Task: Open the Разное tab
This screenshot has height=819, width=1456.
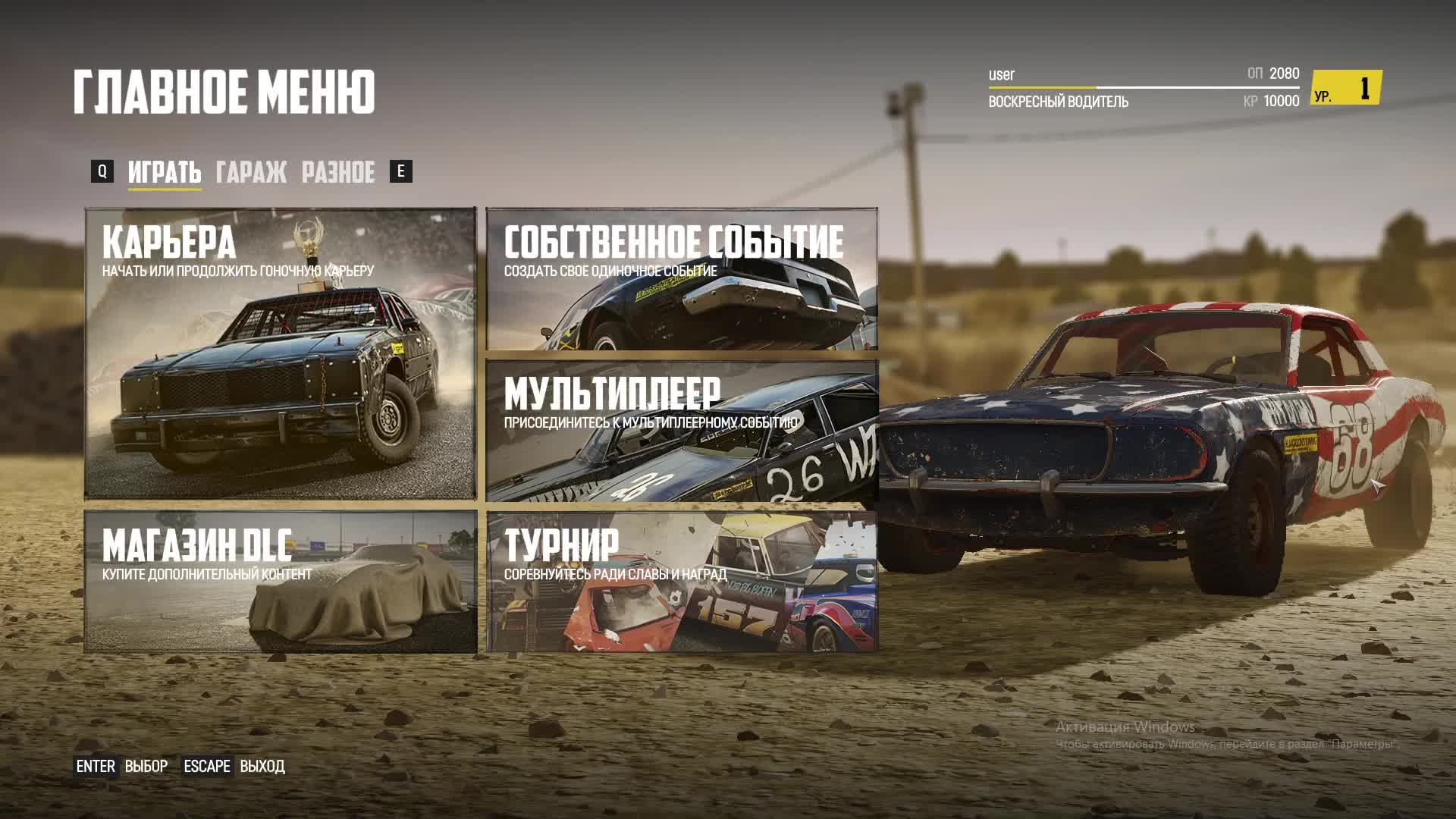Action: (x=338, y=172)
